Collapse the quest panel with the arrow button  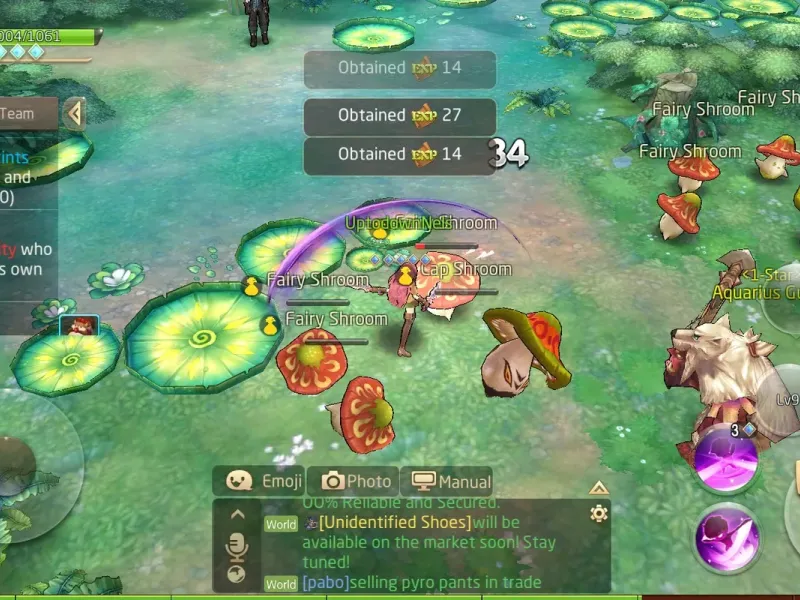tap(73, 114)
